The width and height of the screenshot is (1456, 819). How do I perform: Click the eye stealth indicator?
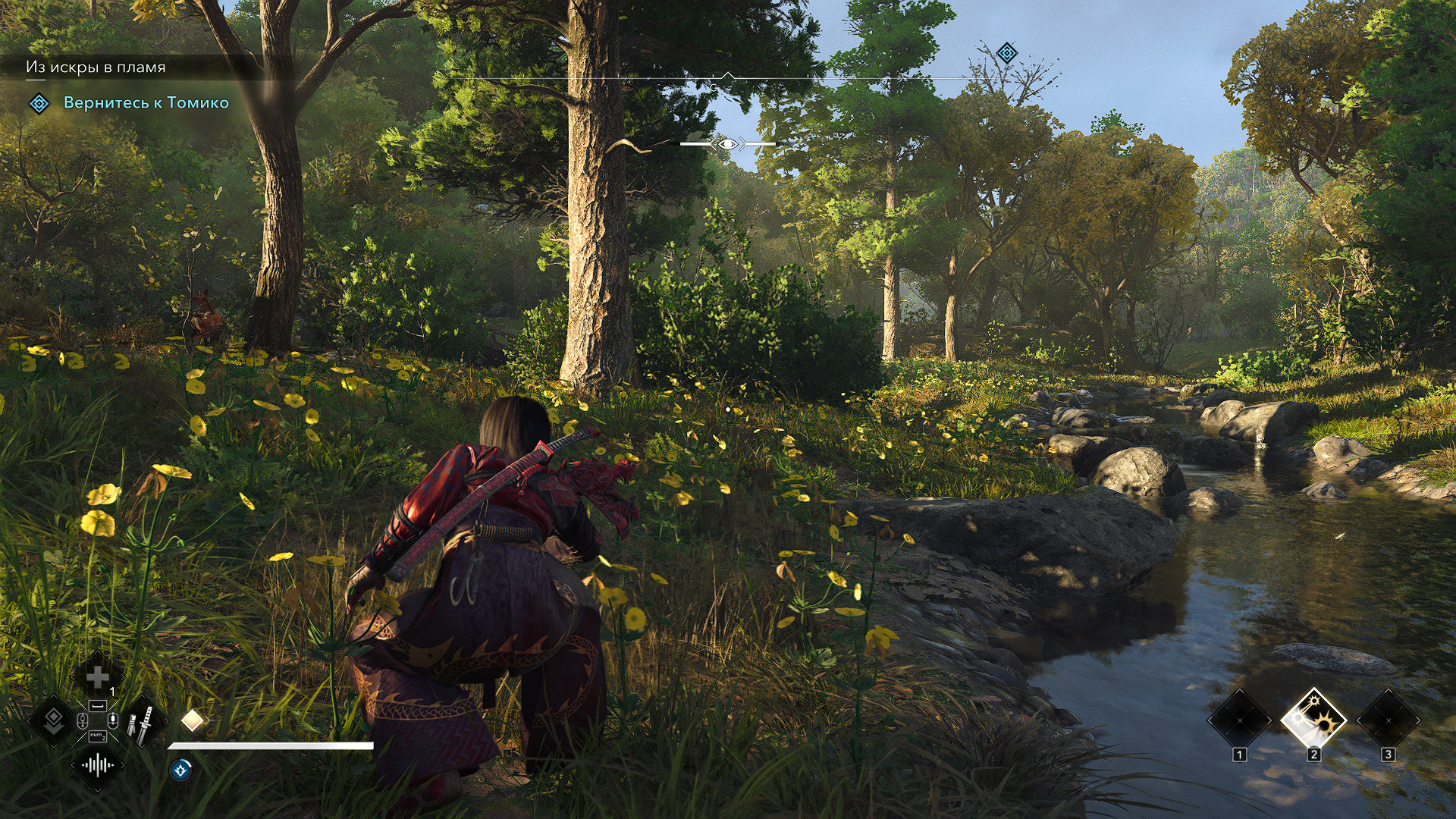click(x=727, y=143)
